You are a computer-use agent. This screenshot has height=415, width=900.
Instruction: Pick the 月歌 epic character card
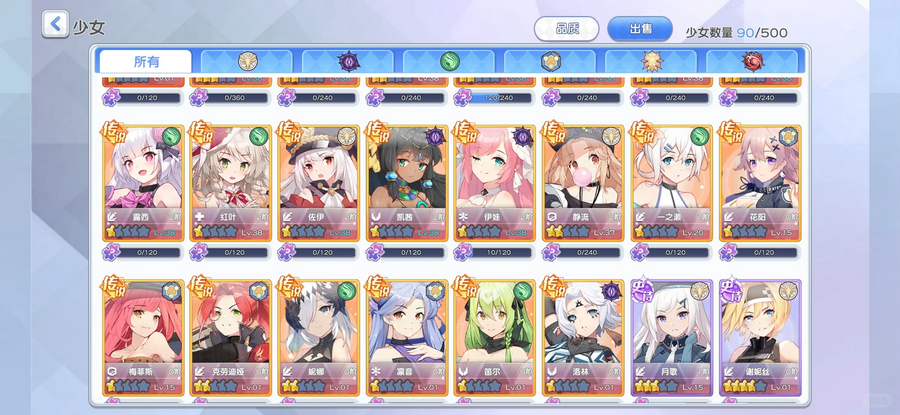672,335
